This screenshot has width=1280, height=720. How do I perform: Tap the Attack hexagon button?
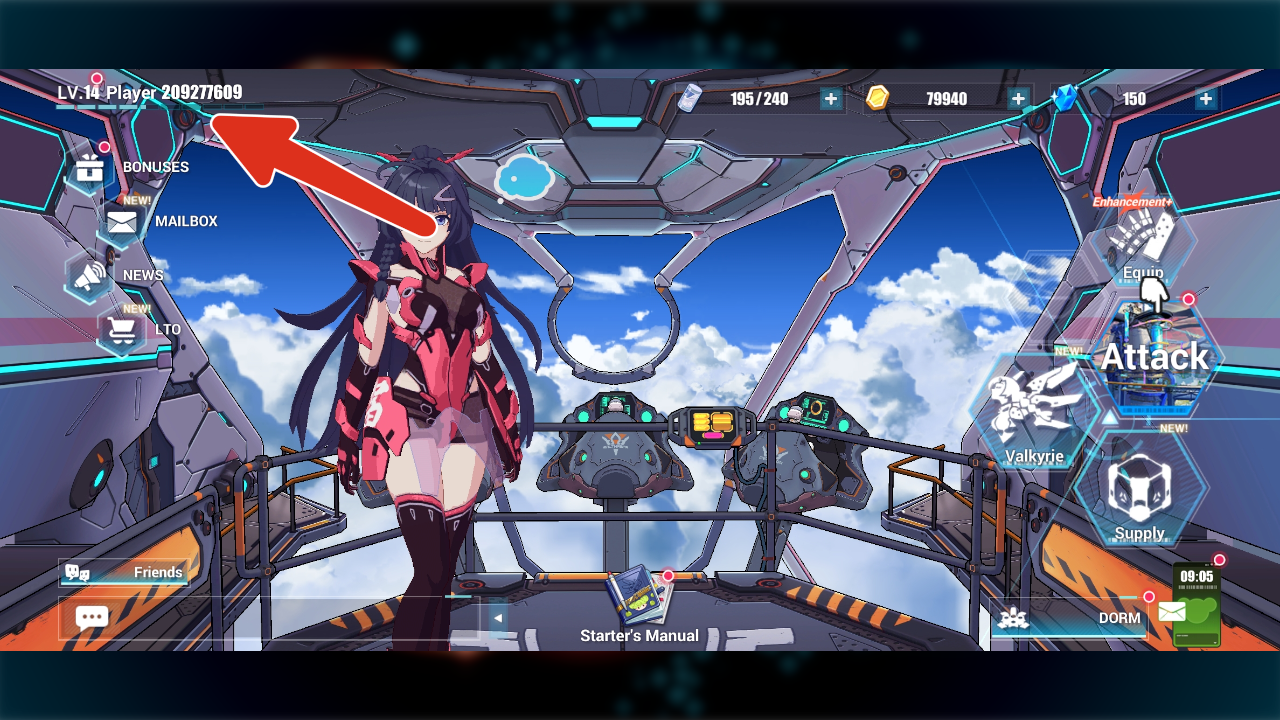coord(1155,358)
